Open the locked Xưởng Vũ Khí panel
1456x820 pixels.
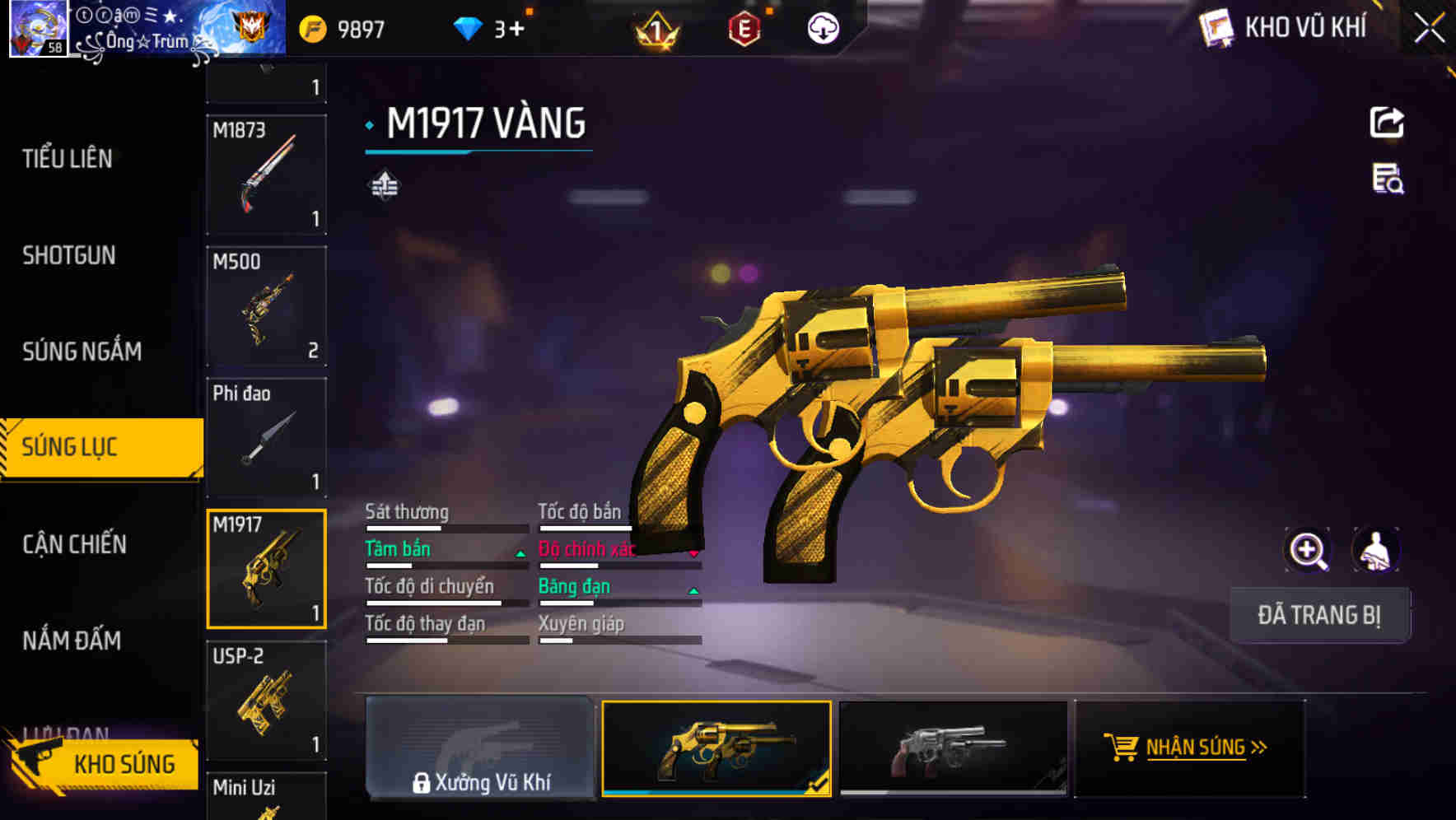(482, 749)
